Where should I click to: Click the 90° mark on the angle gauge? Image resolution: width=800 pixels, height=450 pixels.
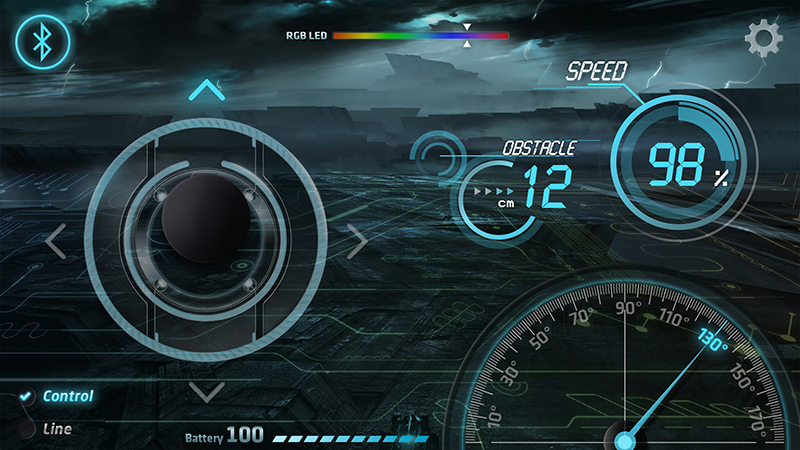click(627, 308)
